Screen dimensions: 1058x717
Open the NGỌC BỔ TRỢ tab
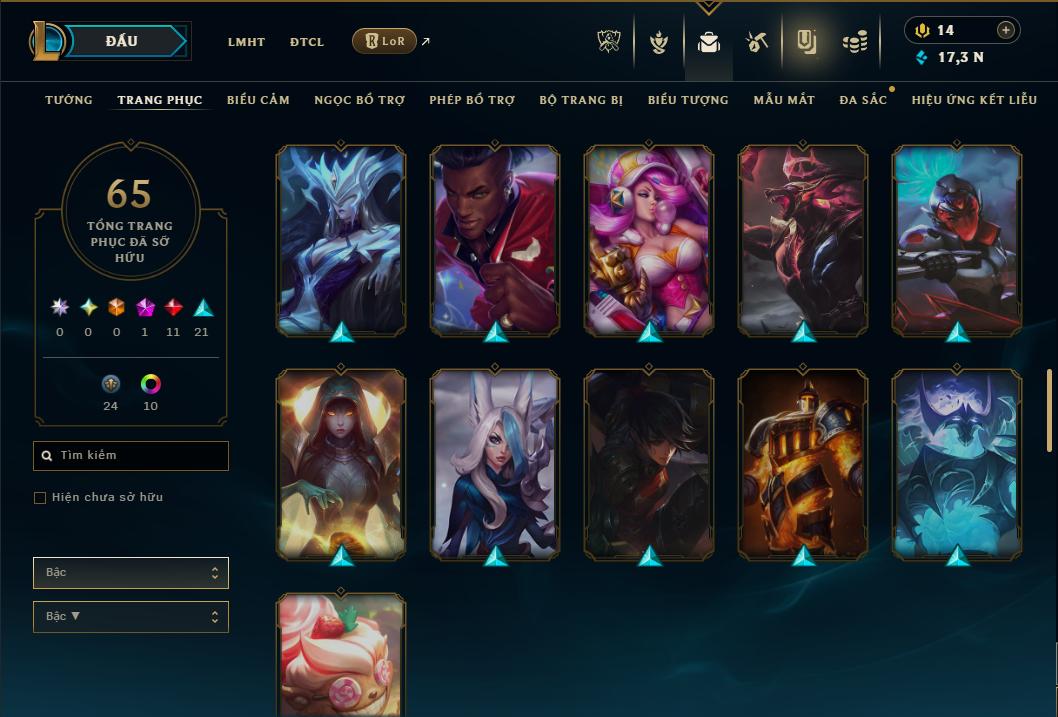pos(359,100)
